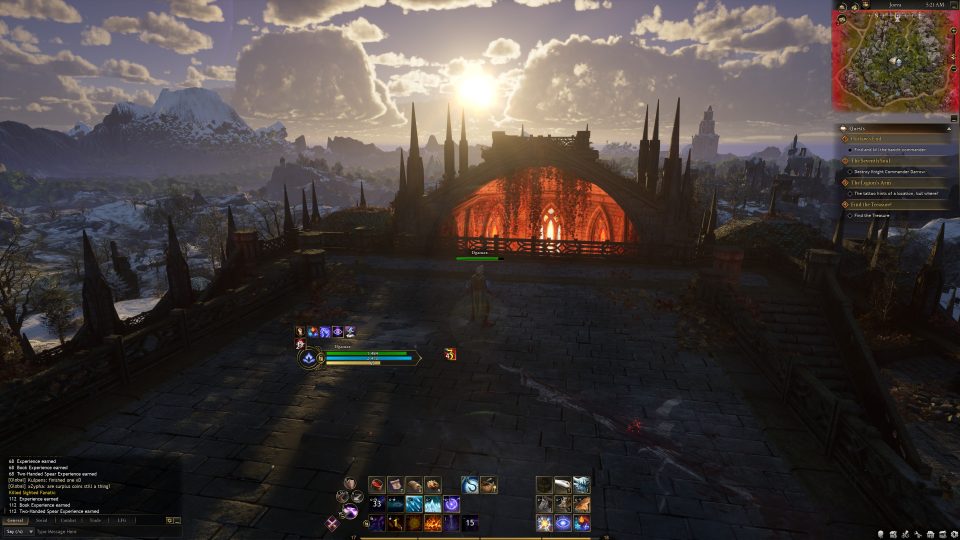Open the Social chat tab
Image resolution: width=960 pixels, height=540 pixels.
(x=41, y=520)
